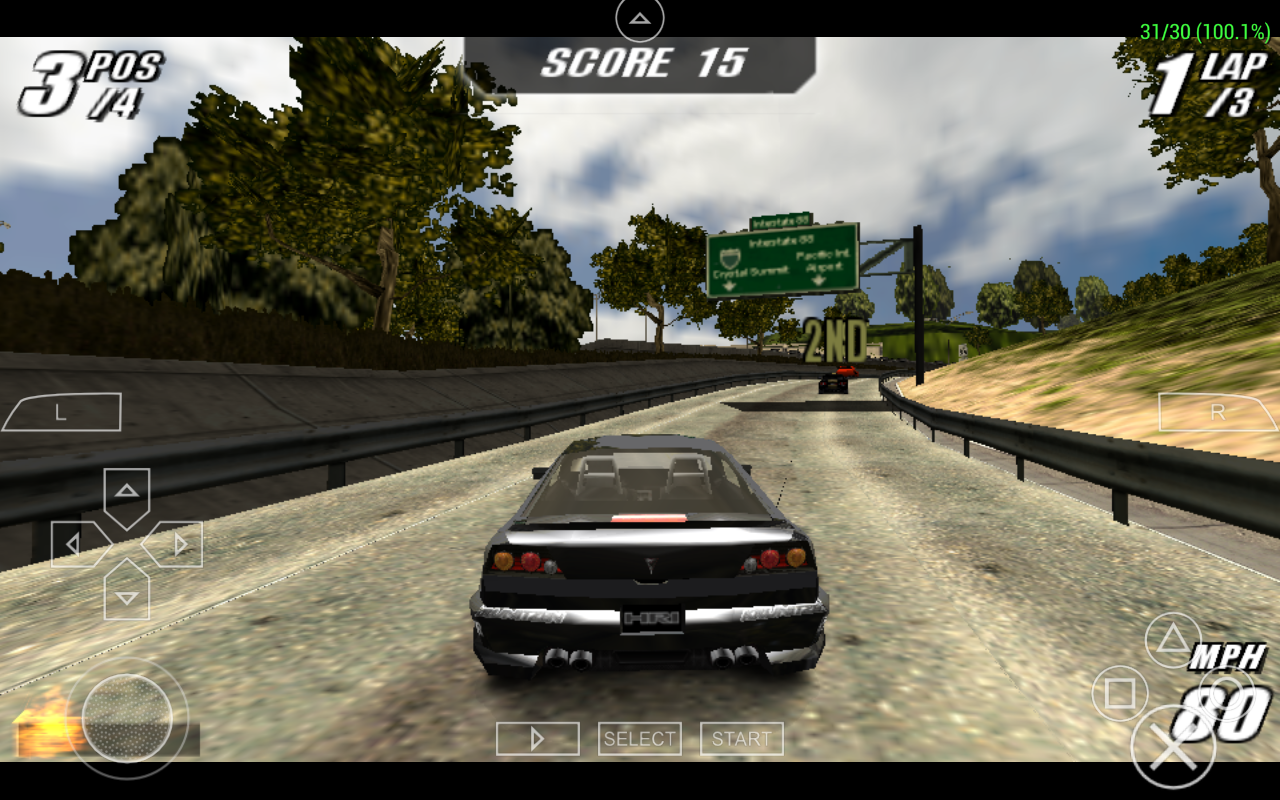Tap the R shoulder touch button
The width and height of the screenshot is (1280, 800).
click(x=1217, y=411)
